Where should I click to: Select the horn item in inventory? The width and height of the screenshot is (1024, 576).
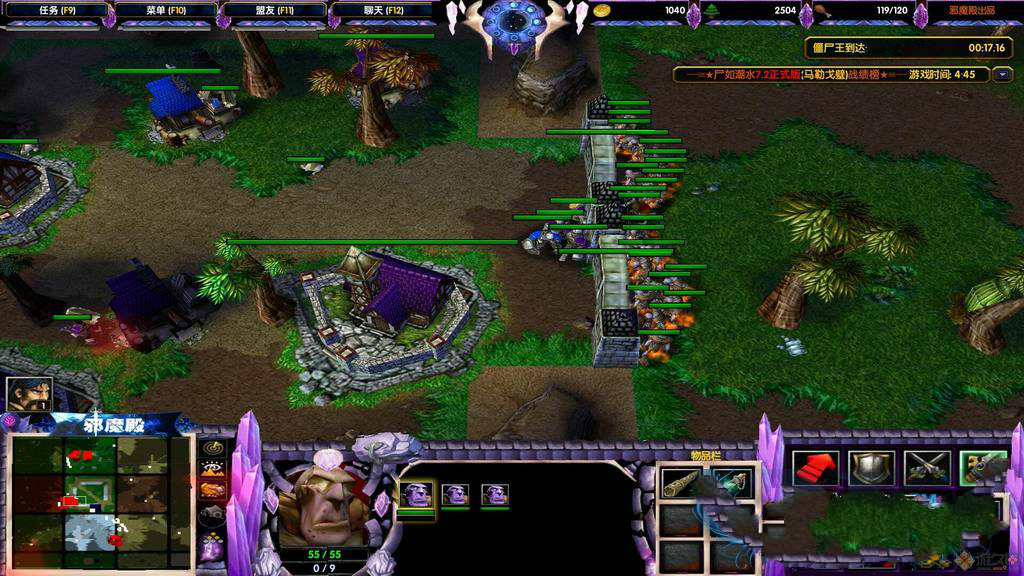(679, 485)
